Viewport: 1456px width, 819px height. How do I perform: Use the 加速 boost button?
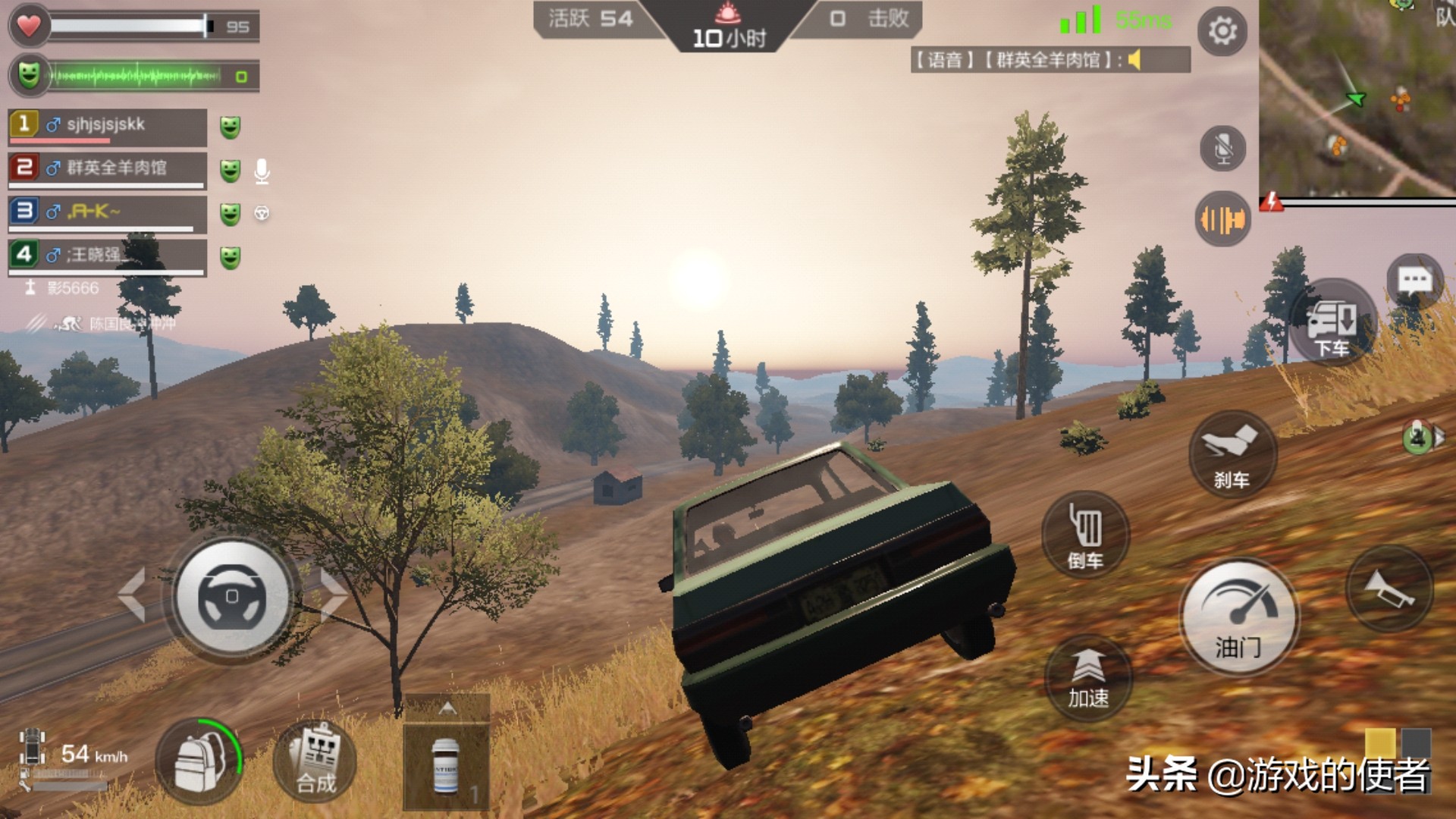(x=1088, y=678)
